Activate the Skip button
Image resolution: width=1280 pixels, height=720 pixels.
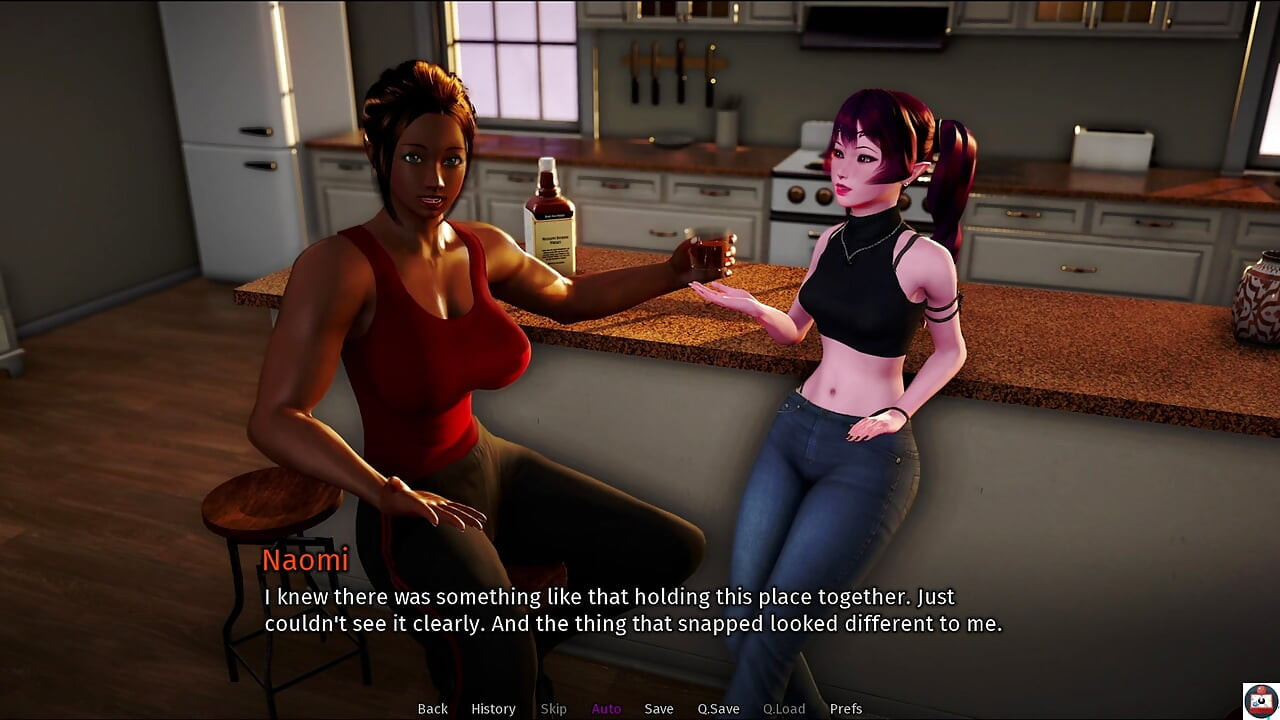(x=553, y=709)
